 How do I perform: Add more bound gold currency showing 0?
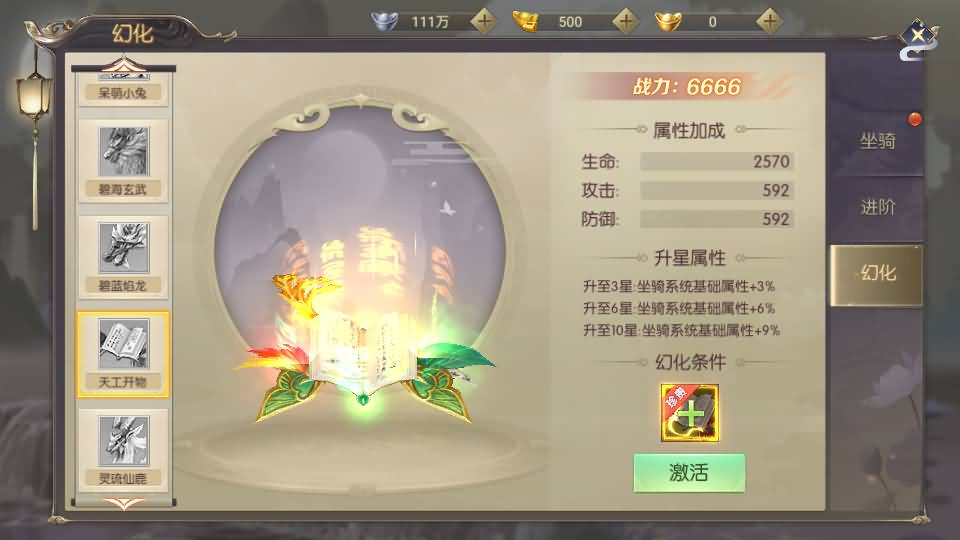pyautogui.click(x=768, y=20)
